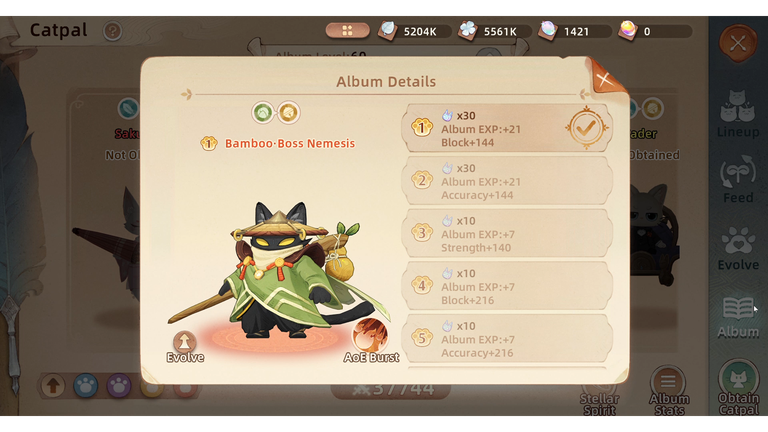Choose reward row 4 Block+216
Image resolution: width=768 pixels, height=432 pixels.
507,286
